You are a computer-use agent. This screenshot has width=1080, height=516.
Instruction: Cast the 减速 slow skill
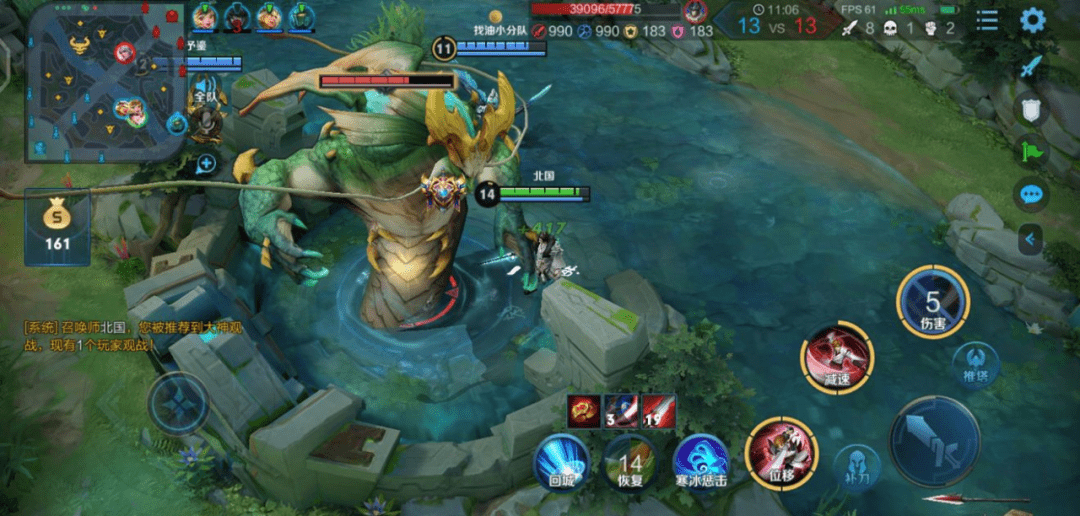click(837, 357)
